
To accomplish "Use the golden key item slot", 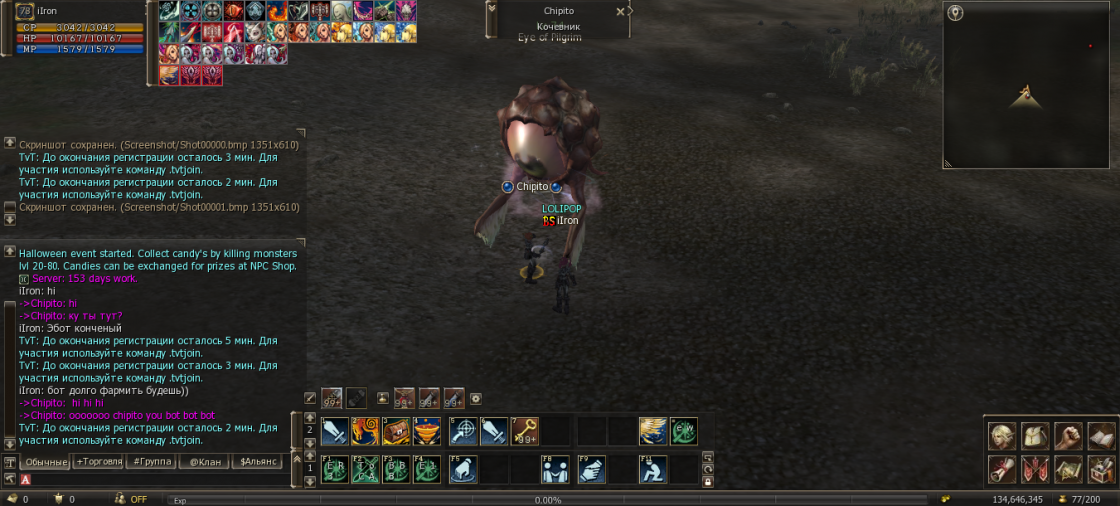I will point(525,431).
